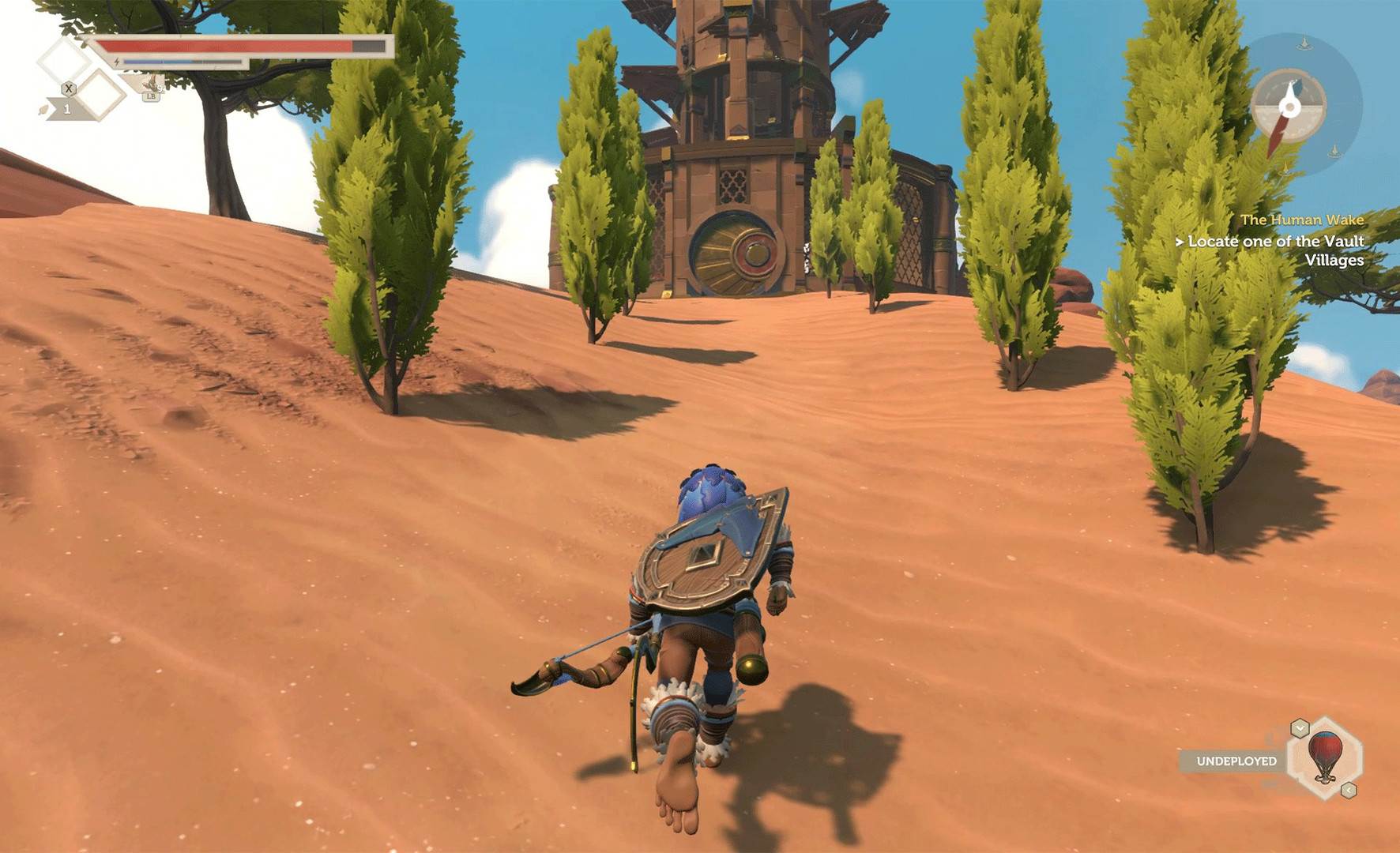Toggle the upper empty diamond ability slot
The image size is (1400, 853).
coord(59,59)
